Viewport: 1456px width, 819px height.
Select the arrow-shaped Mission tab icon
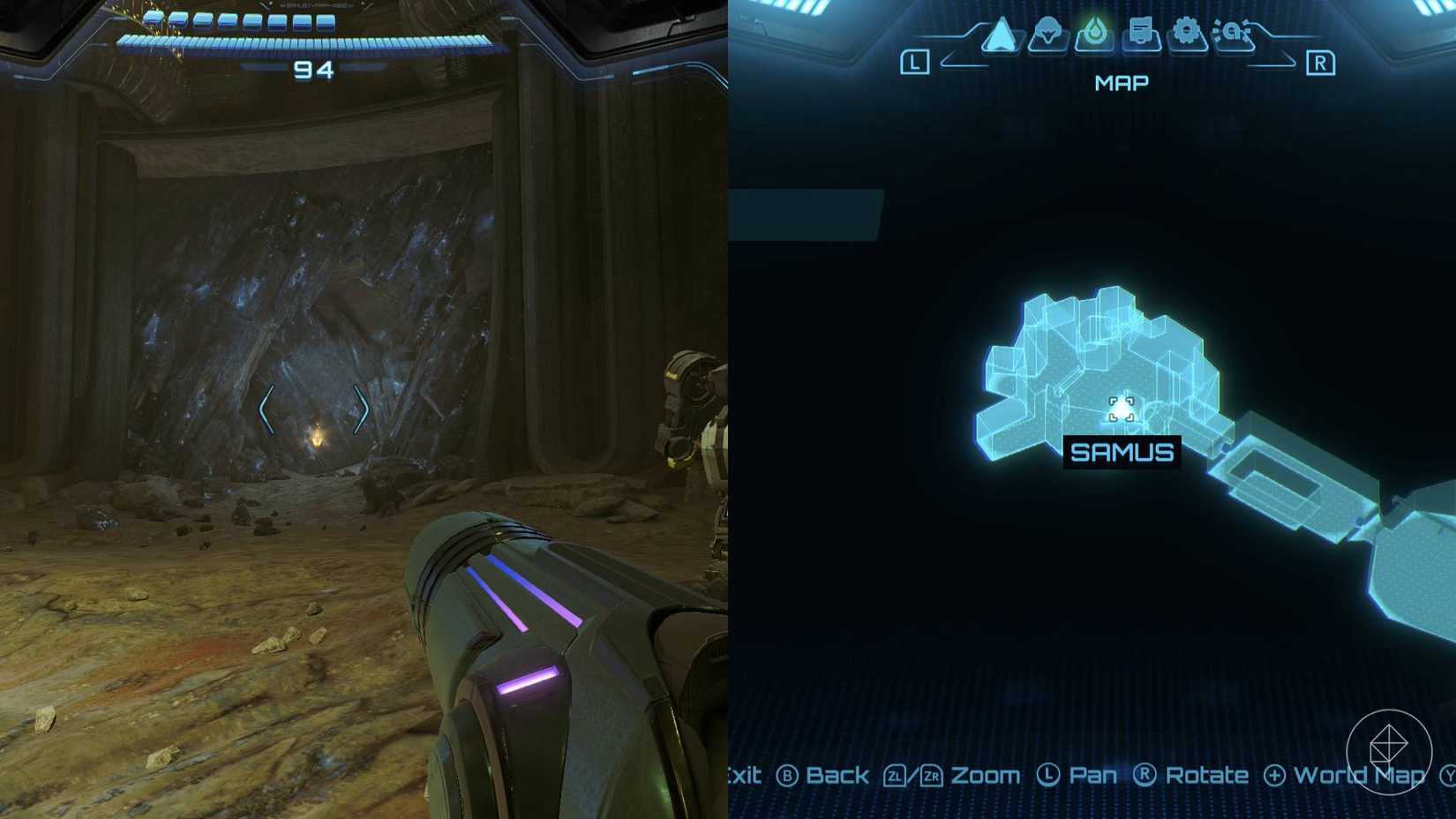[x=1002, y=35]
